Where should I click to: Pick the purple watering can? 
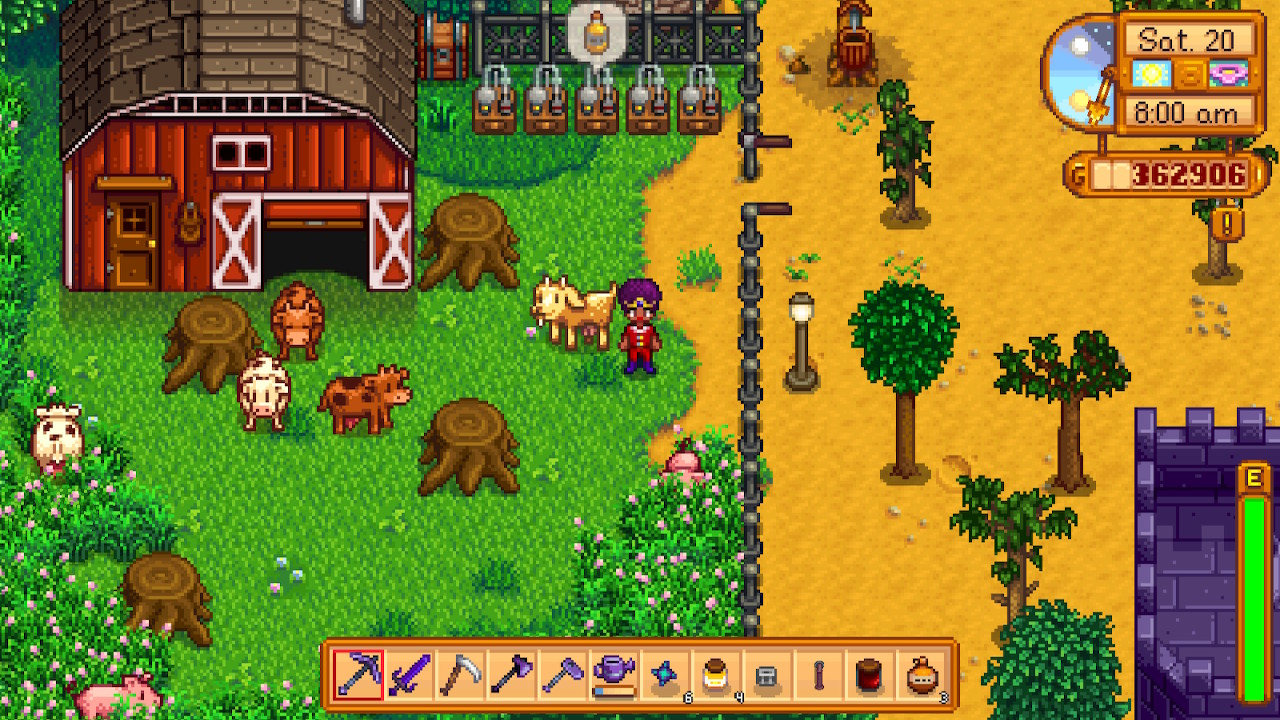(x=615, y=675)
